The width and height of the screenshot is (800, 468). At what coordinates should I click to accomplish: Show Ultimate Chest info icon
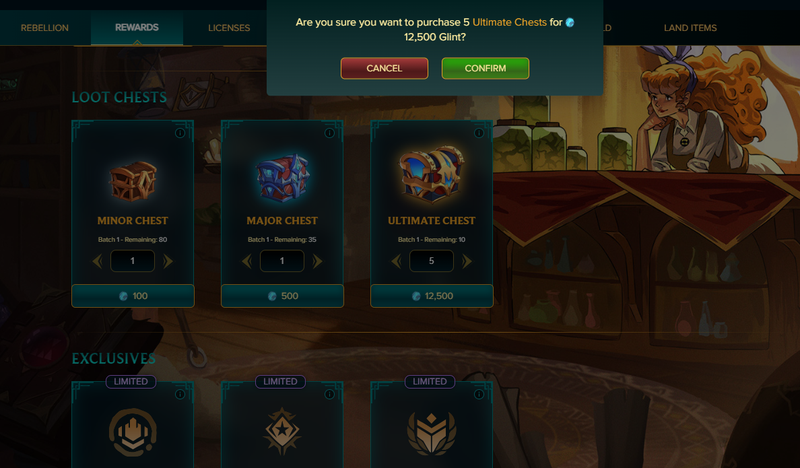(479, 133)
